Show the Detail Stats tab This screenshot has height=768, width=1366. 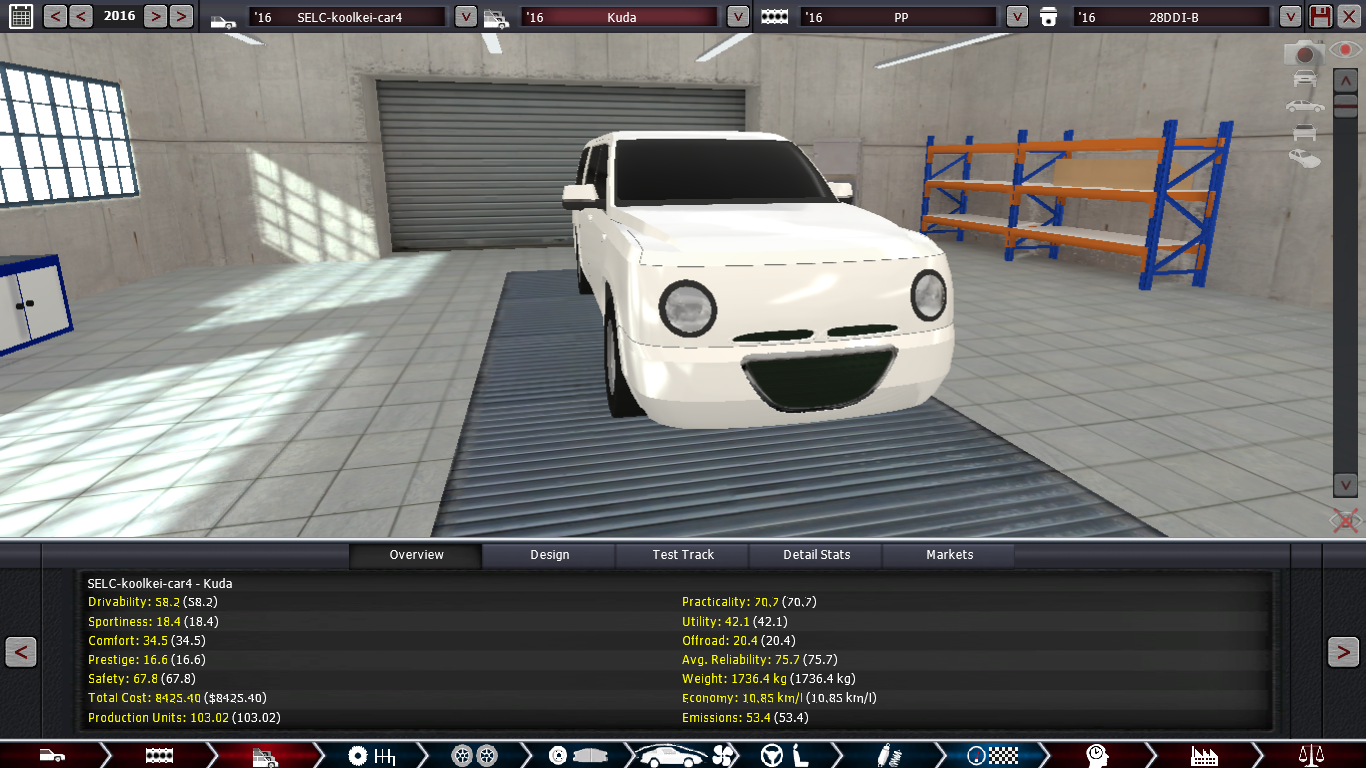coord(816,555)
